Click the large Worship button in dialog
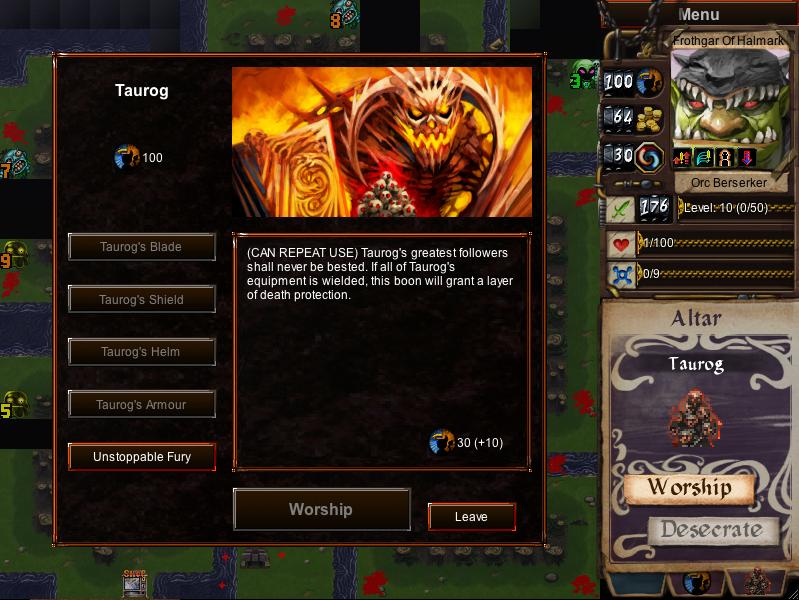This screenshot has width=799, height=600. pos(321,509)
